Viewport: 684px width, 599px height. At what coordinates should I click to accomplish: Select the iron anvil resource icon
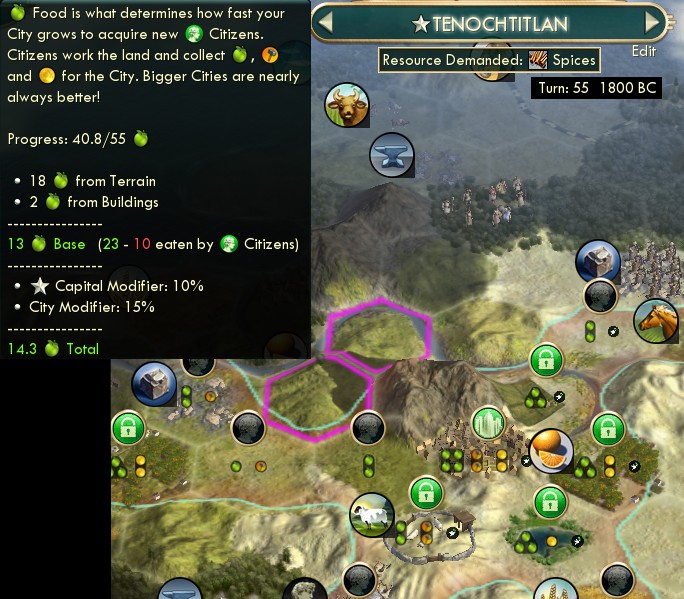click(x=391, y=154)
